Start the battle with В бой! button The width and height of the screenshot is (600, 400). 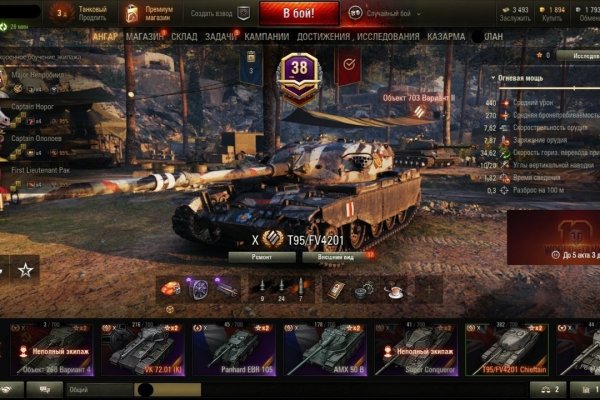298,13
